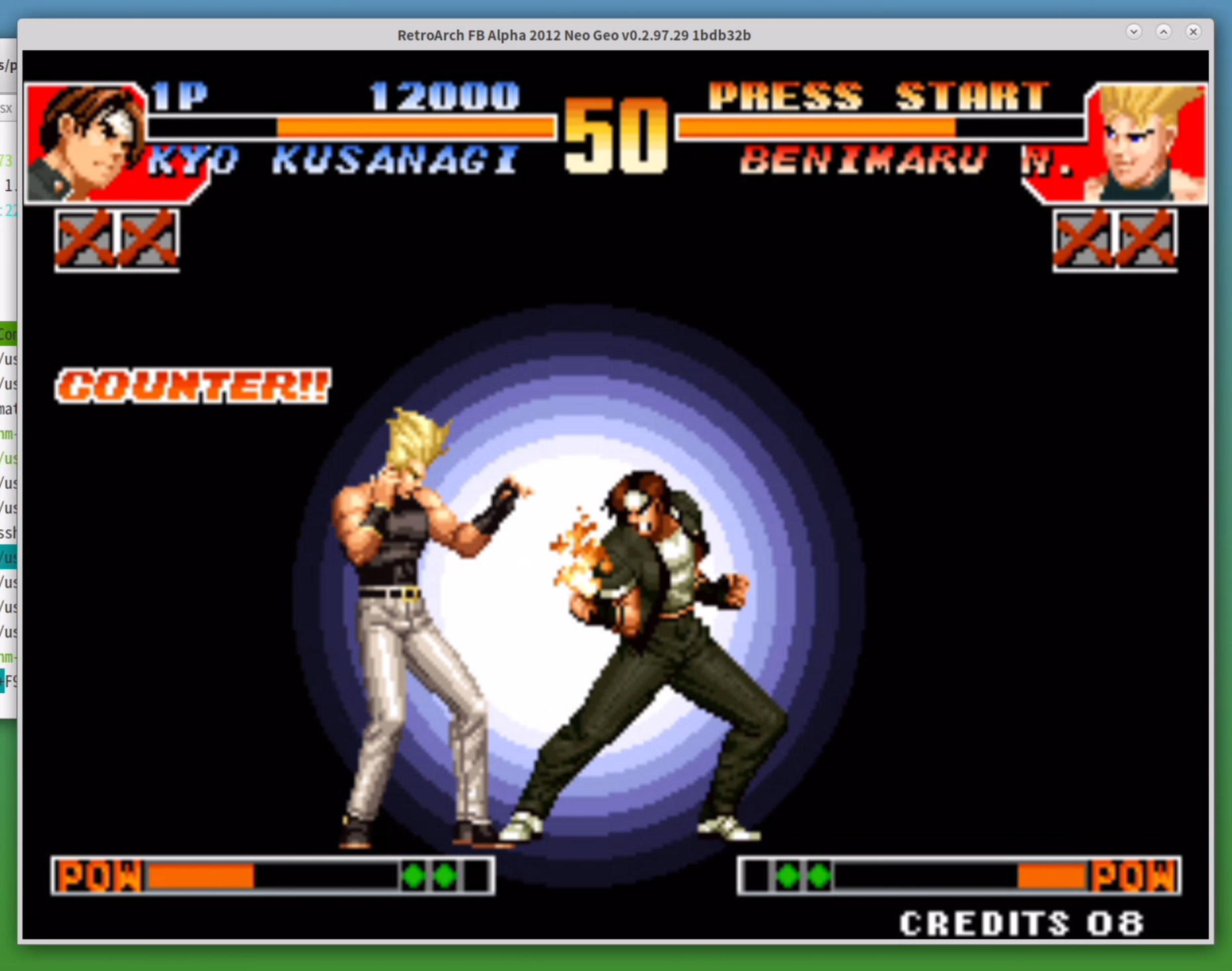The height and width of the screenshot is (971, 1232).
Task: Click the left POW meter fill bar
Action: point(202,874)
